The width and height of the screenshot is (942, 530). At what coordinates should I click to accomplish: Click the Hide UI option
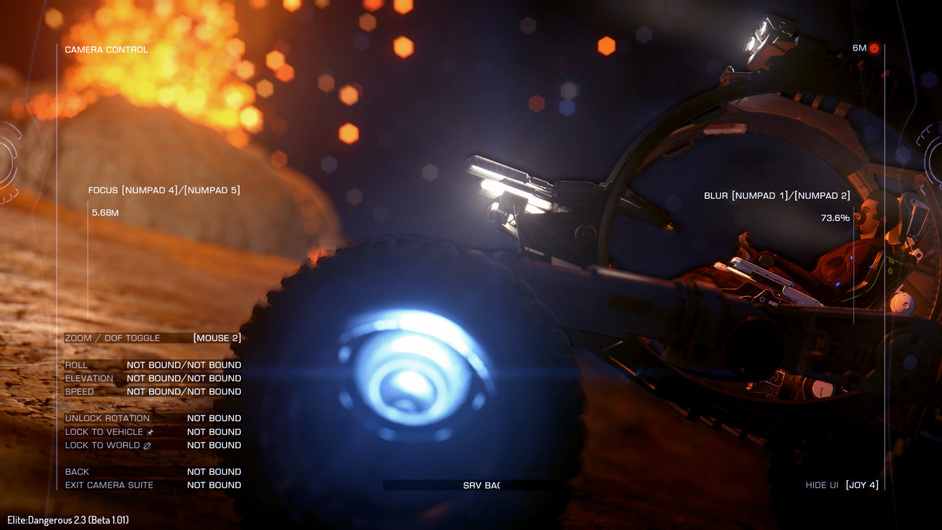tap(841, 485)
